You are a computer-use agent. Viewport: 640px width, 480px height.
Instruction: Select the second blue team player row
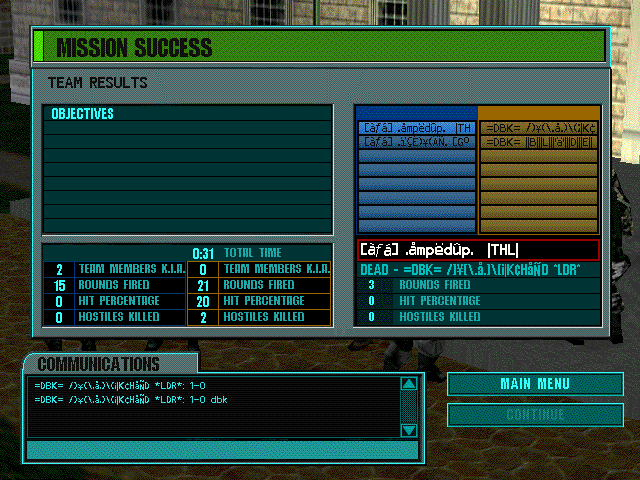click(x=417, y=143)
